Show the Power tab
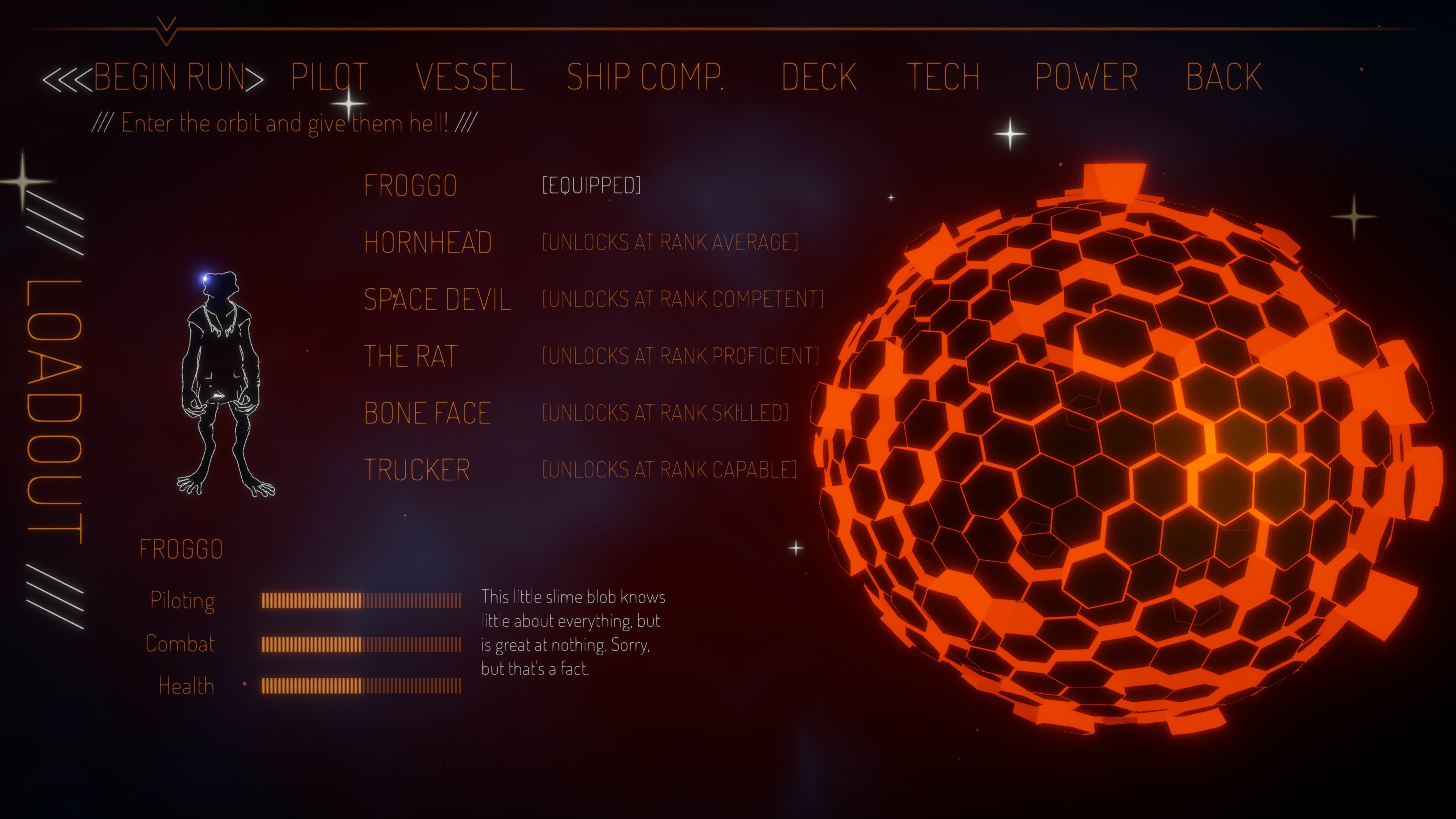Image resolution: width=1456 pixels, height=819 pixels. coord(1086,77)
